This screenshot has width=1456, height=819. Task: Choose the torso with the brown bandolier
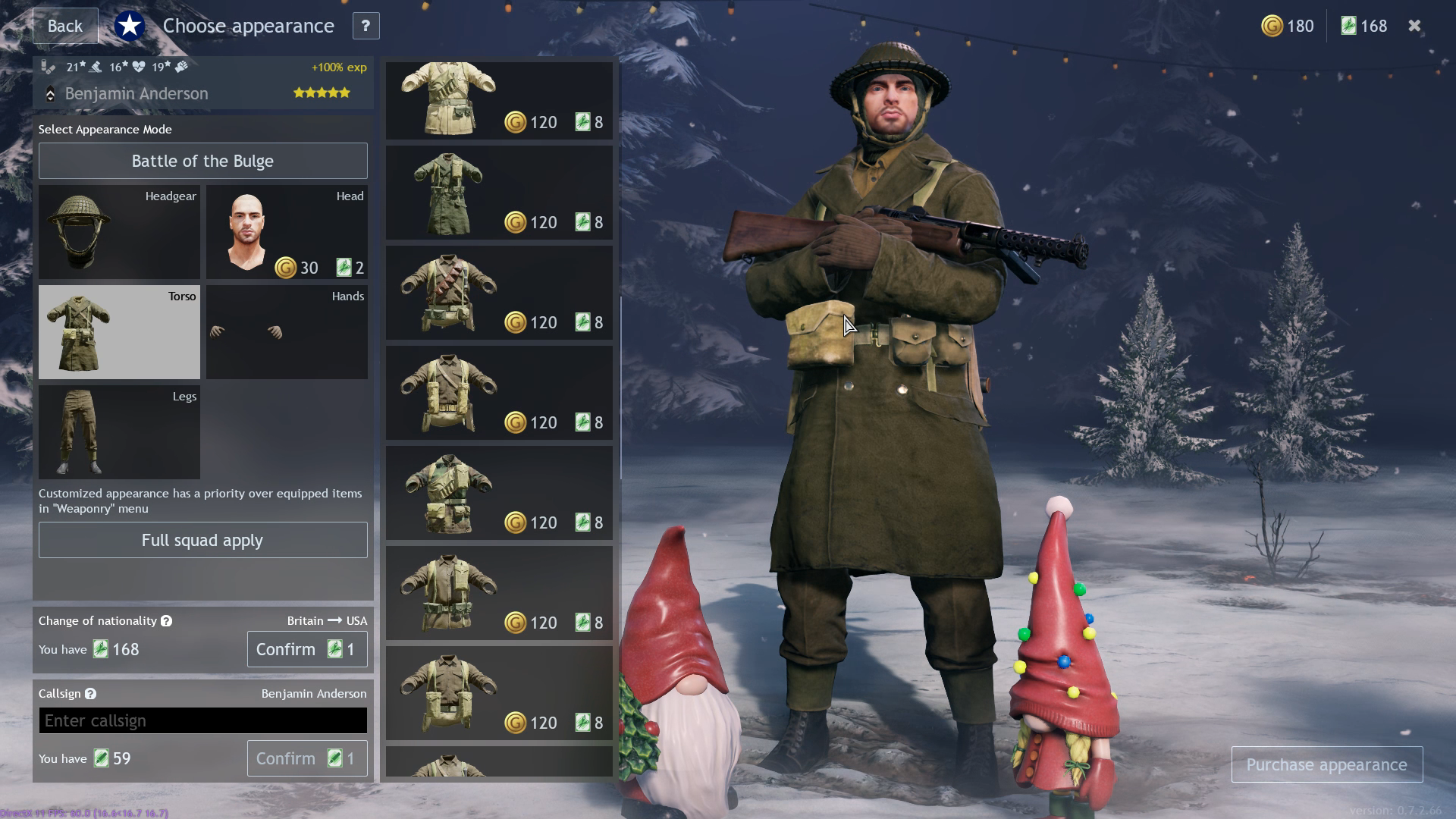tap(499, 293)
